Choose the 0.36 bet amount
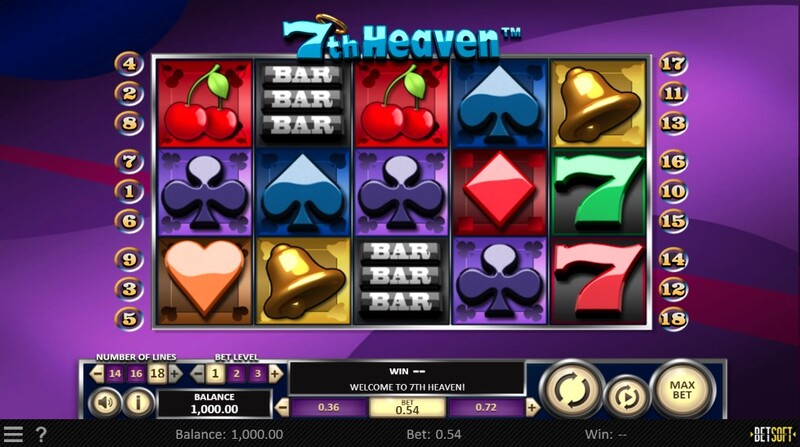Viewport: 800px width, 447px height. pyautogui.click(x=327, y=407)
